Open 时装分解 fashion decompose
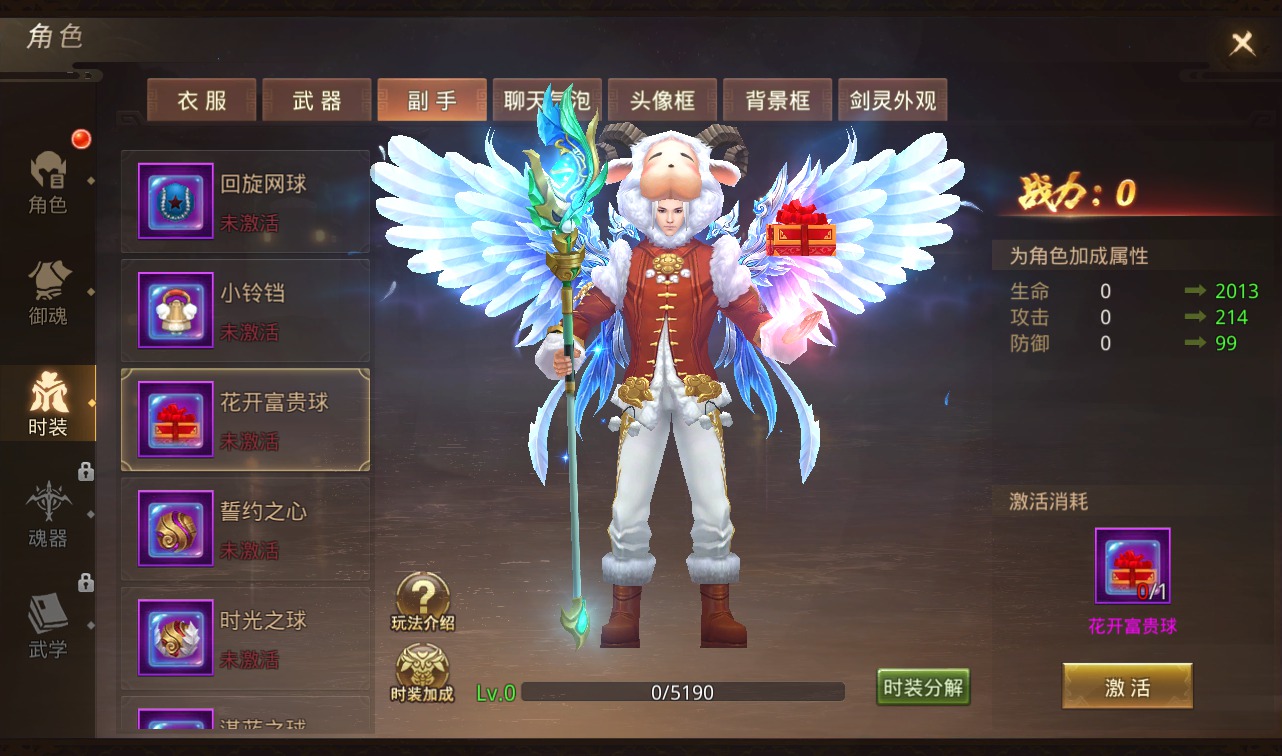The height and width of the screenshot is (756, 1282). click(923, 687)
